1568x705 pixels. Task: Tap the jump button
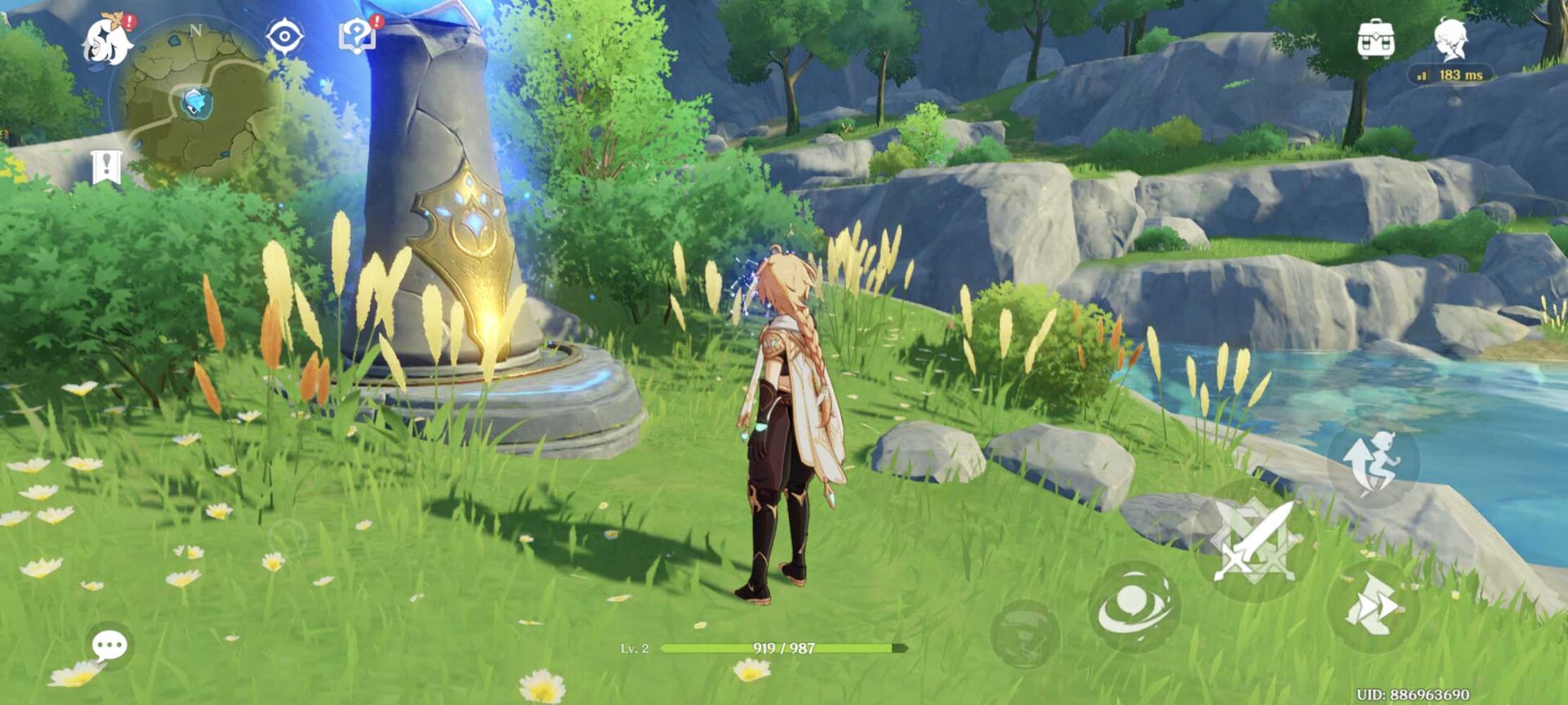1374,462
